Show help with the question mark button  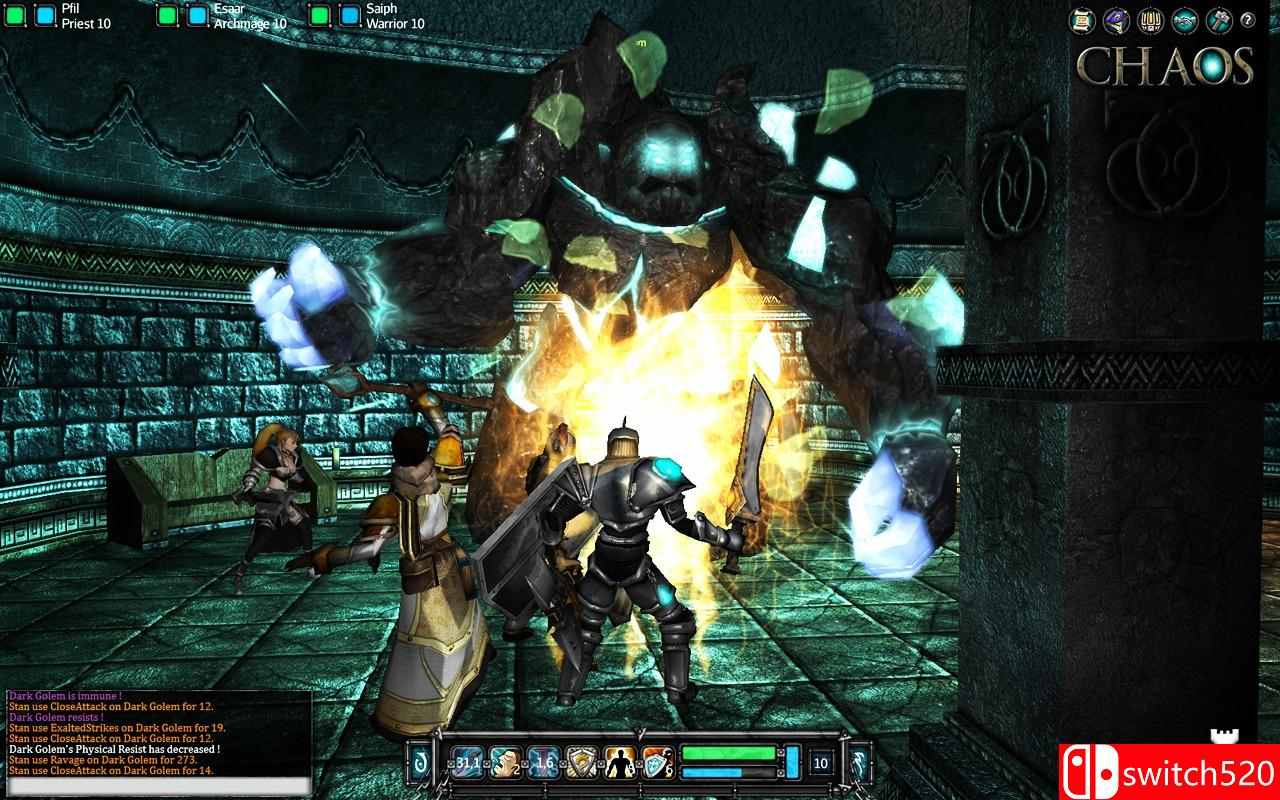pos(1247,20)
